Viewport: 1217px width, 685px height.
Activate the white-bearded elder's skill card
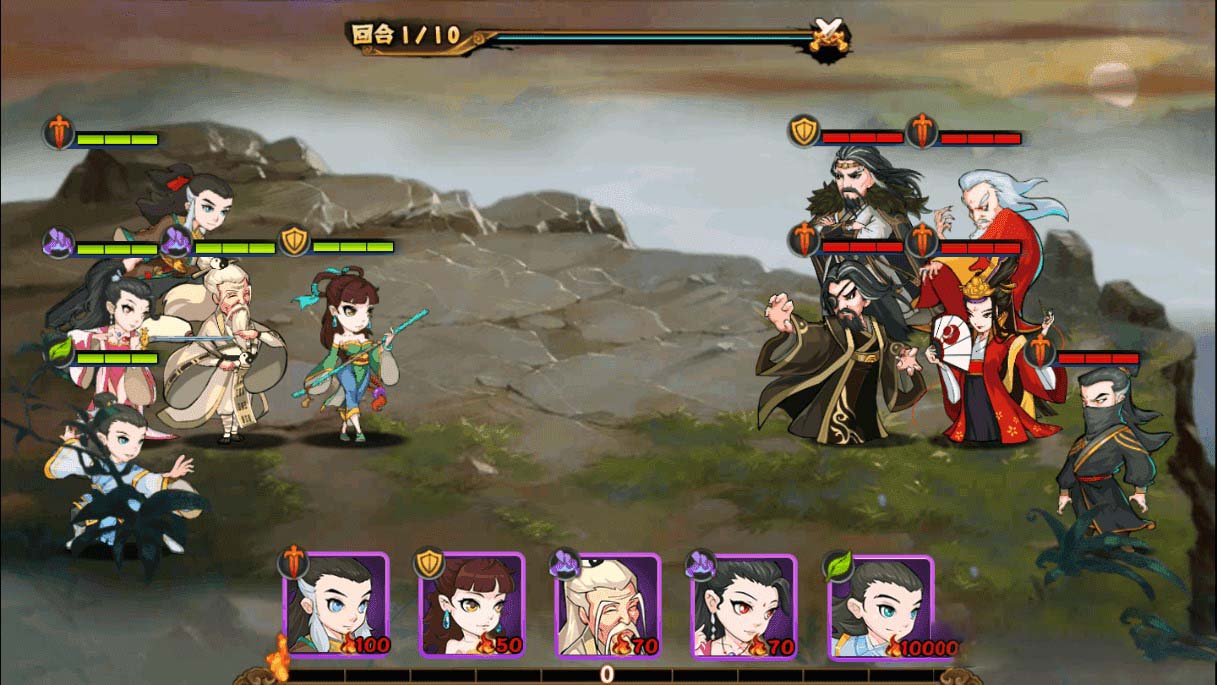click(608, 606)
